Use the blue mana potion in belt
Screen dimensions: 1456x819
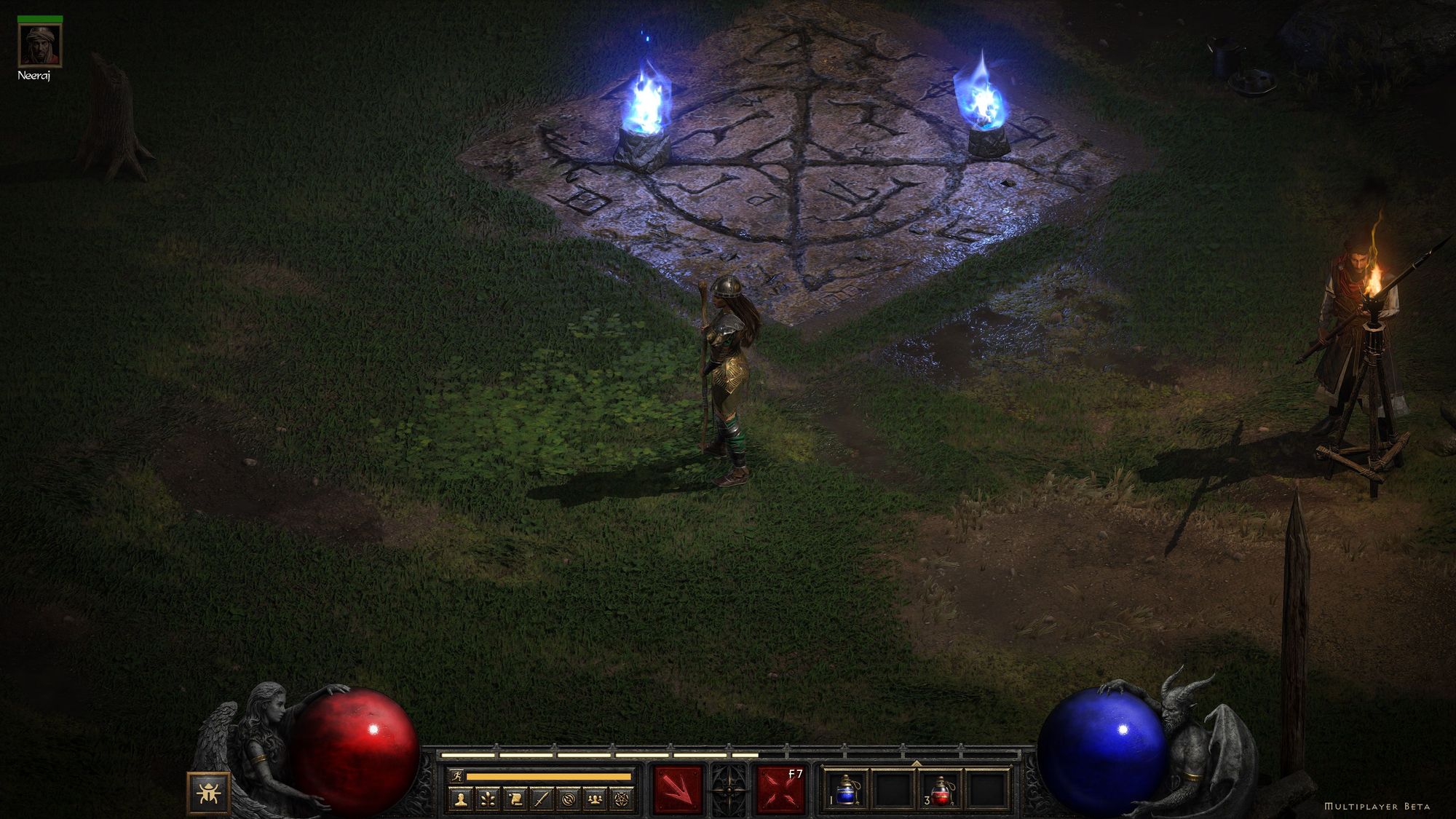coord(846,790)
